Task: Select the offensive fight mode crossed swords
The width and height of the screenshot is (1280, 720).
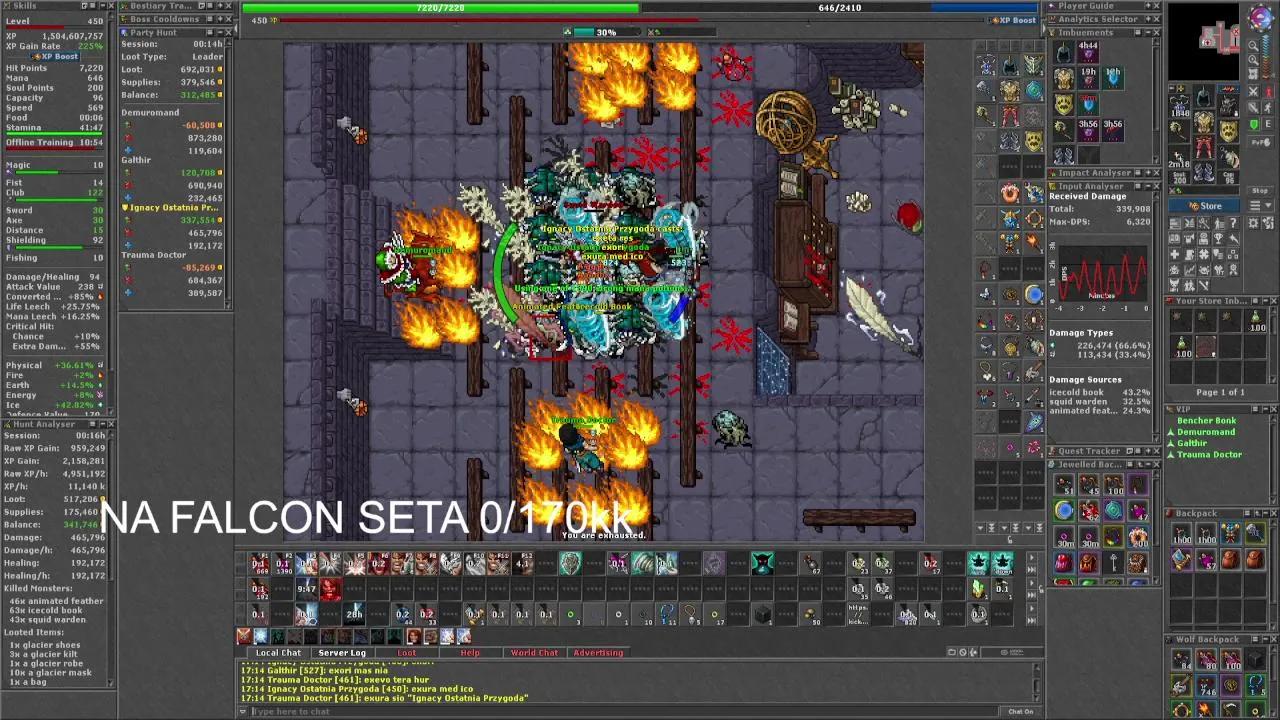Action: coord(1253,91)
